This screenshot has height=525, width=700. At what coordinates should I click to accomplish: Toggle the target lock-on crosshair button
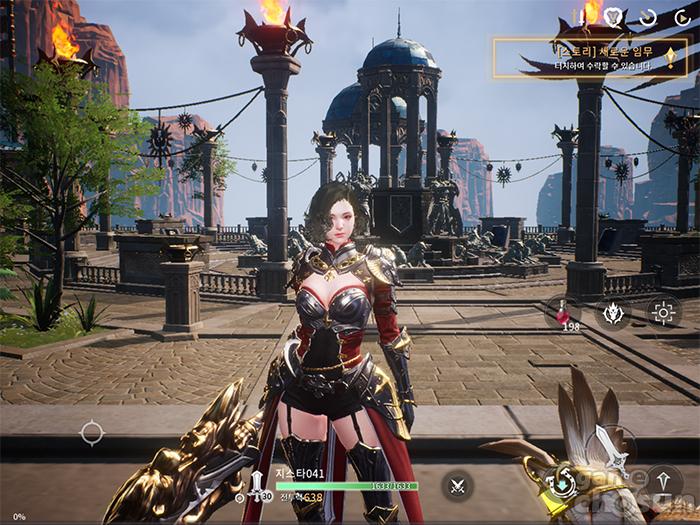663,312
